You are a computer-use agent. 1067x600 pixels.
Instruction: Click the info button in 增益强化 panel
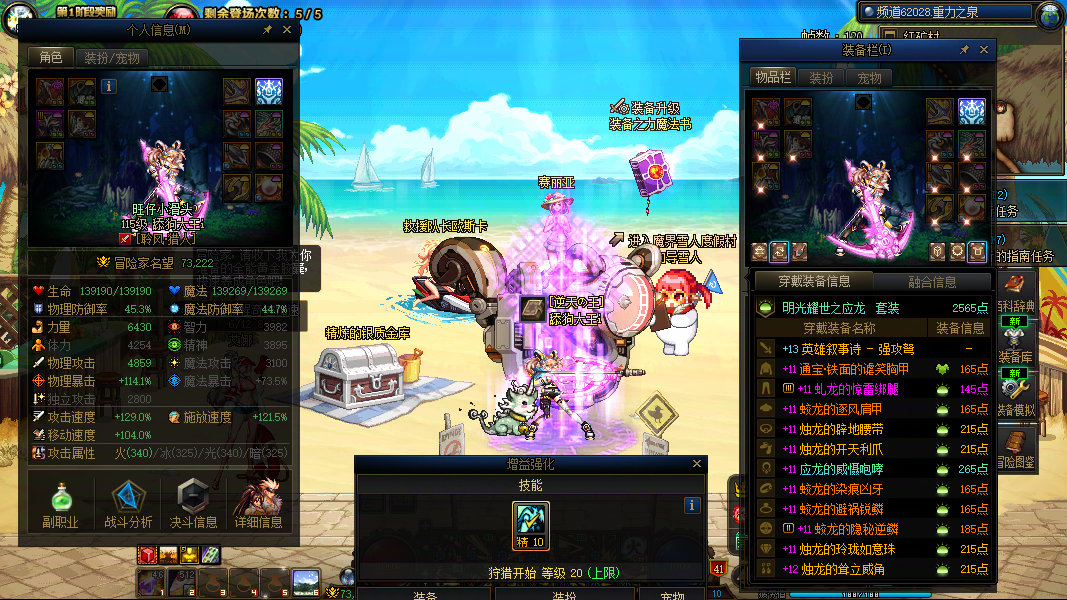coord(691,506)
